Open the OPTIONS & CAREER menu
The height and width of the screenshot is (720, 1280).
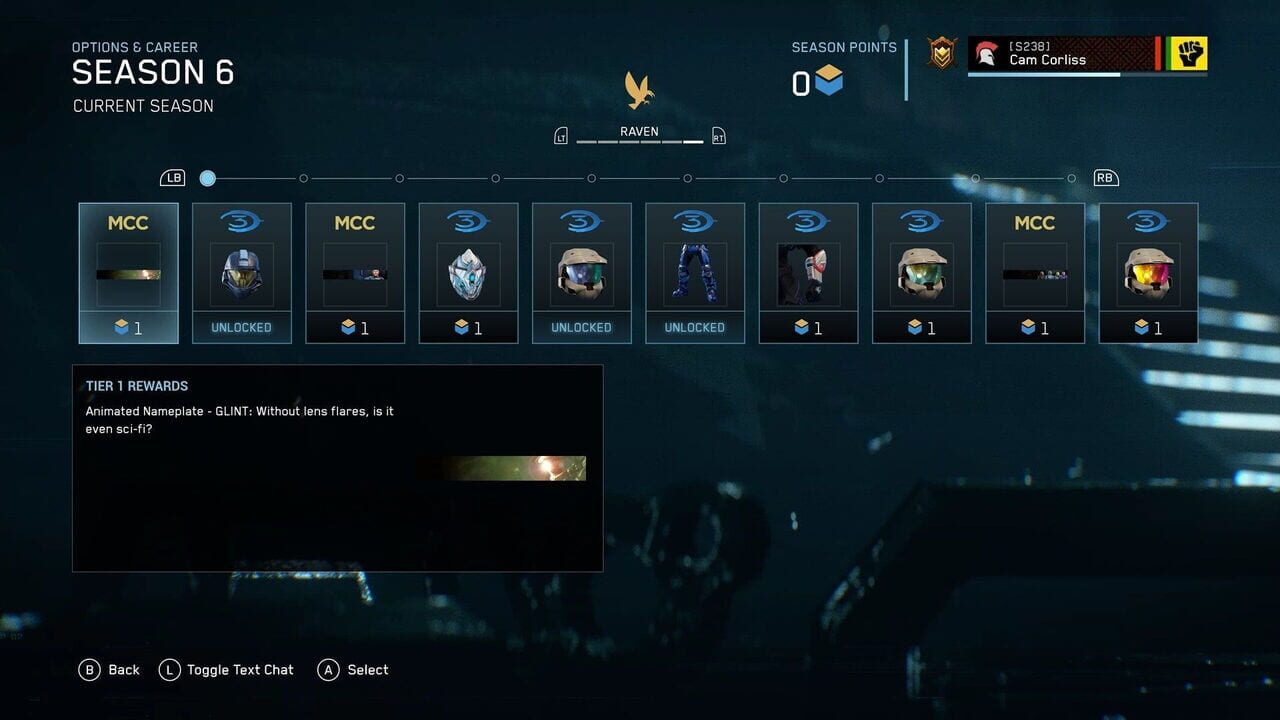pyautogui.click(x=134, y=47)
